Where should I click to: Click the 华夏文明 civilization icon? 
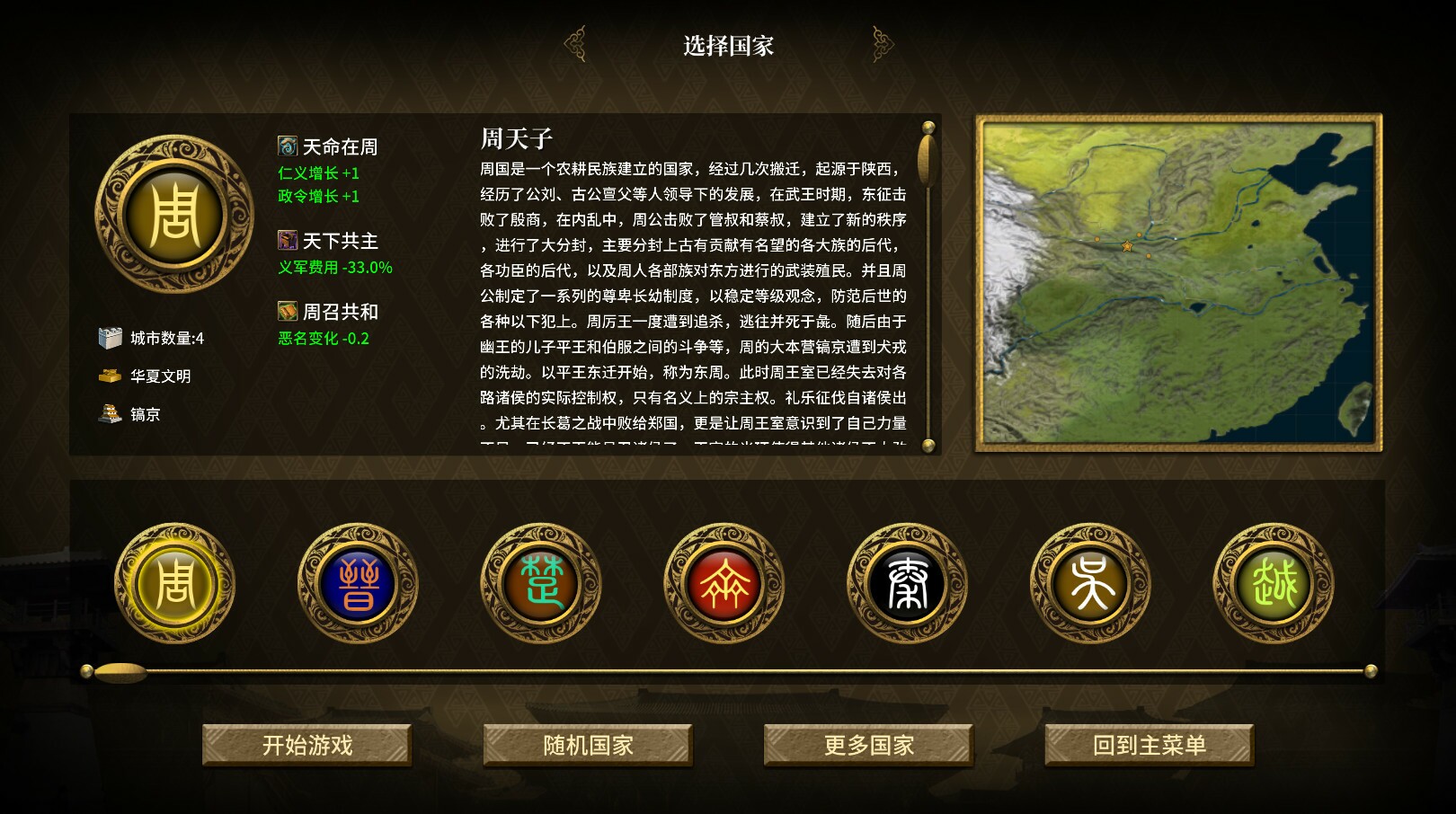pos(111,376)
